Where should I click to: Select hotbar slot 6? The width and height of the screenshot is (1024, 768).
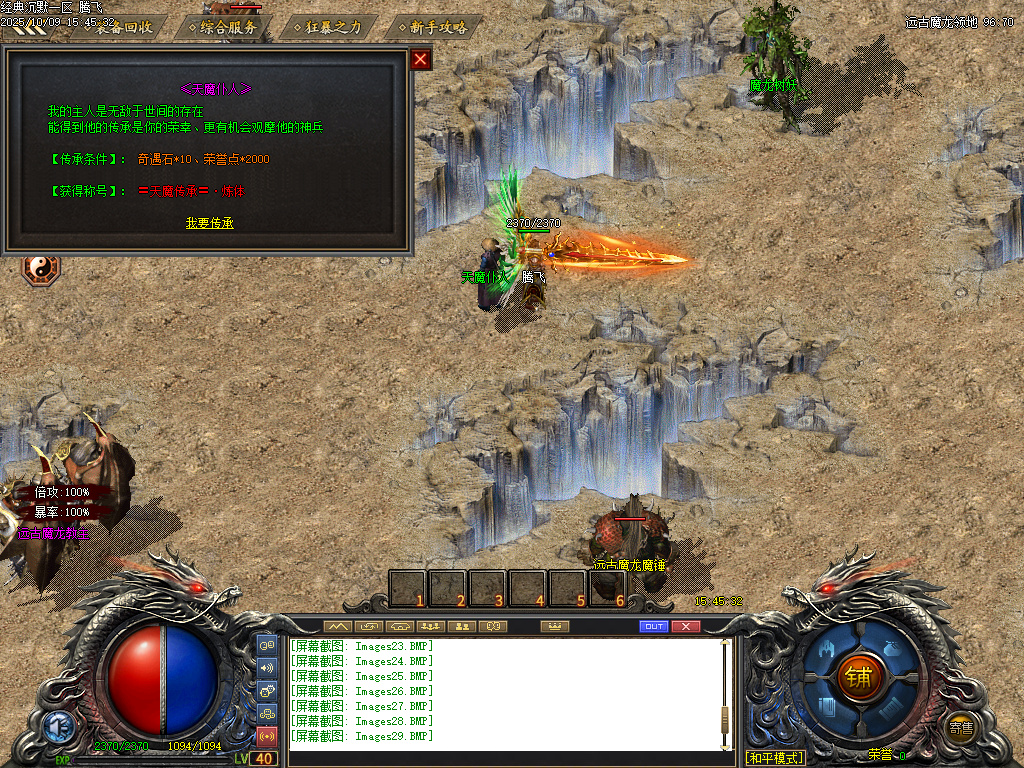607,589
